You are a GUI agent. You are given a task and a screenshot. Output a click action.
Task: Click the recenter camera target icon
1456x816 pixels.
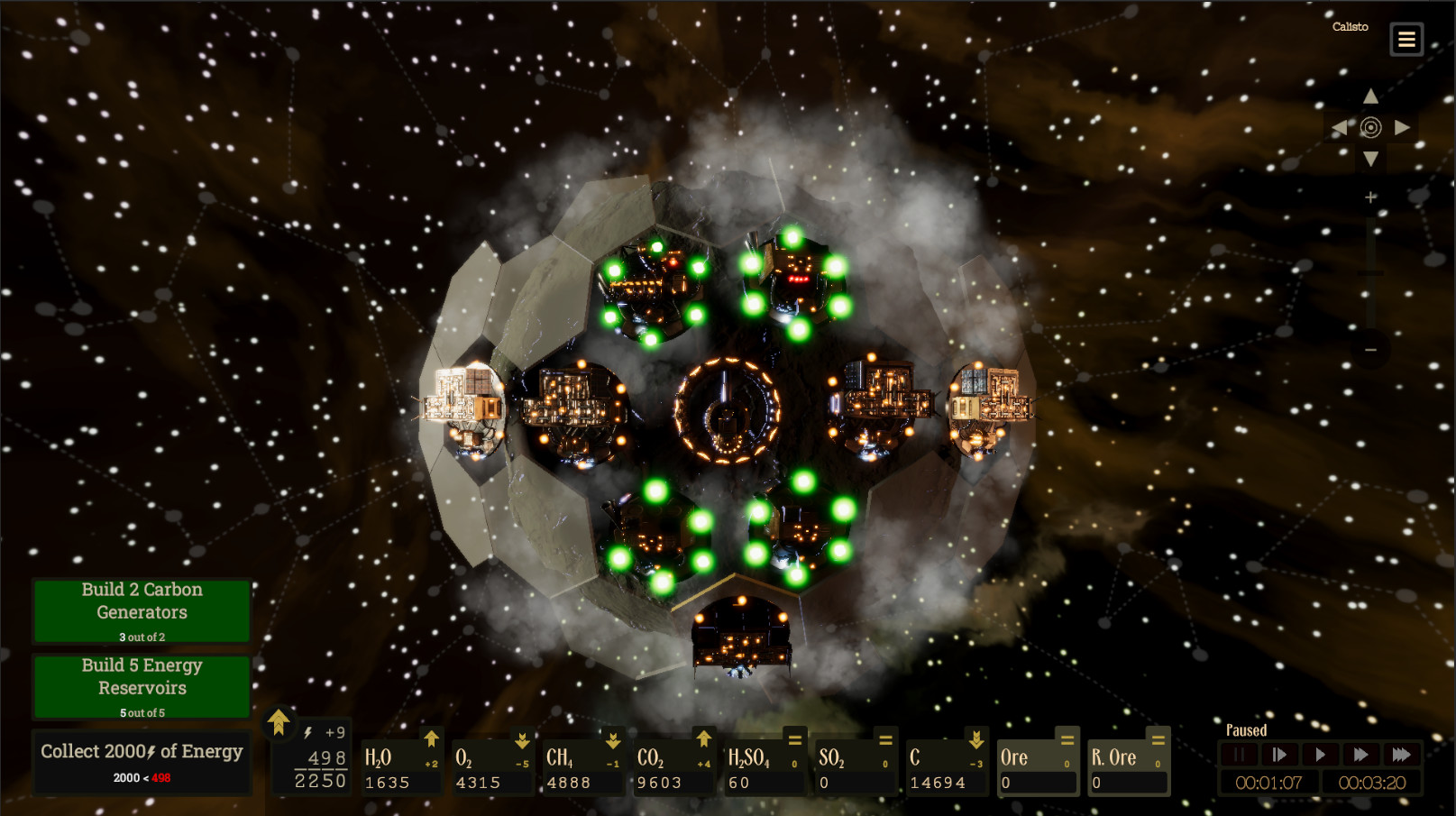click(1370, 127)
